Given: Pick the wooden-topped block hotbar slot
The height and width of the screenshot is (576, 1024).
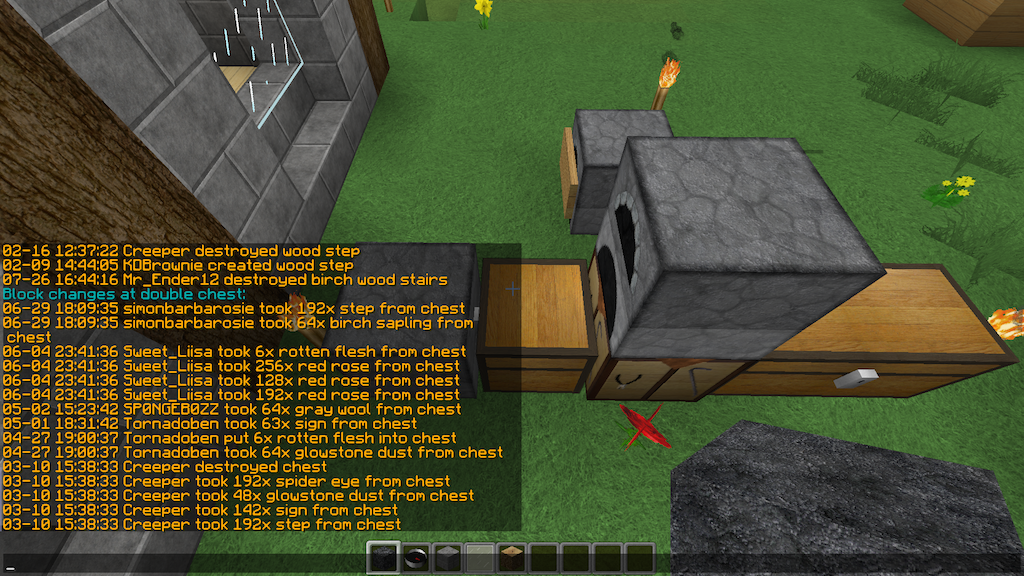Looking at the screenshot, I should coord(511,558).
